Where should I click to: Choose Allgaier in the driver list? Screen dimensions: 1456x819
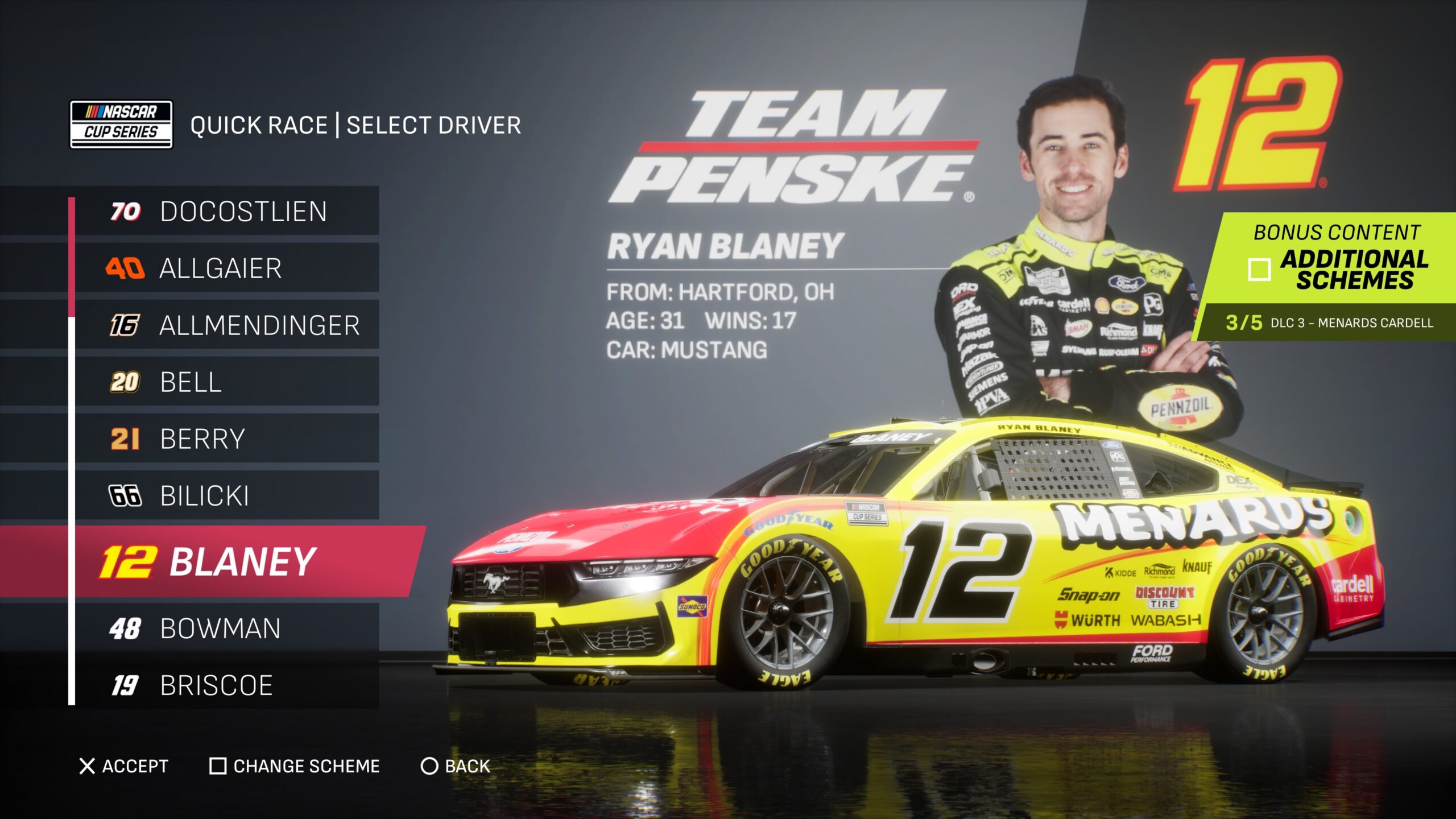(x=227, y=268)
